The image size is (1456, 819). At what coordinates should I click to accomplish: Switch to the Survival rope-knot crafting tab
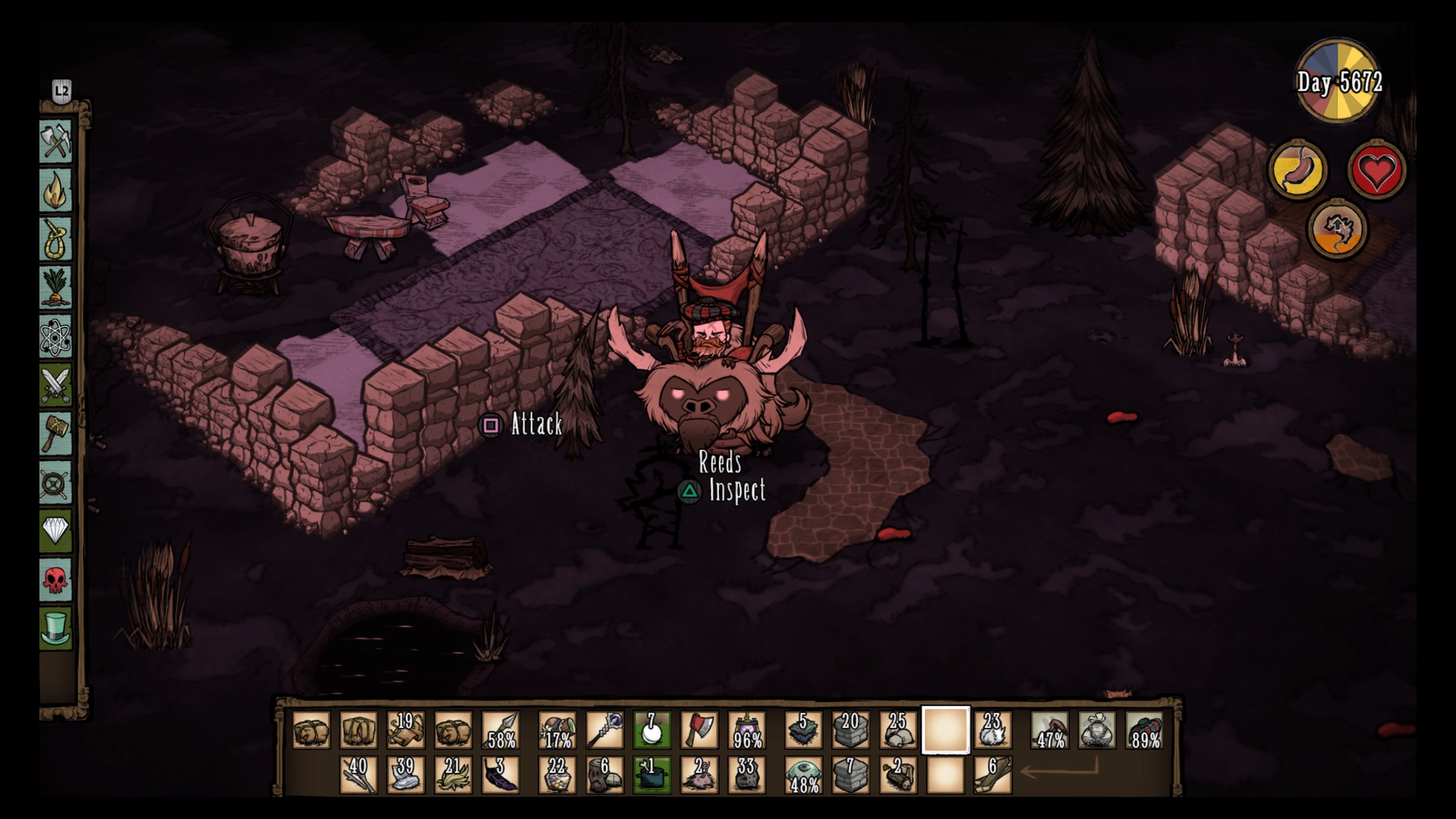pyautogui.click(x=55, y=239)
